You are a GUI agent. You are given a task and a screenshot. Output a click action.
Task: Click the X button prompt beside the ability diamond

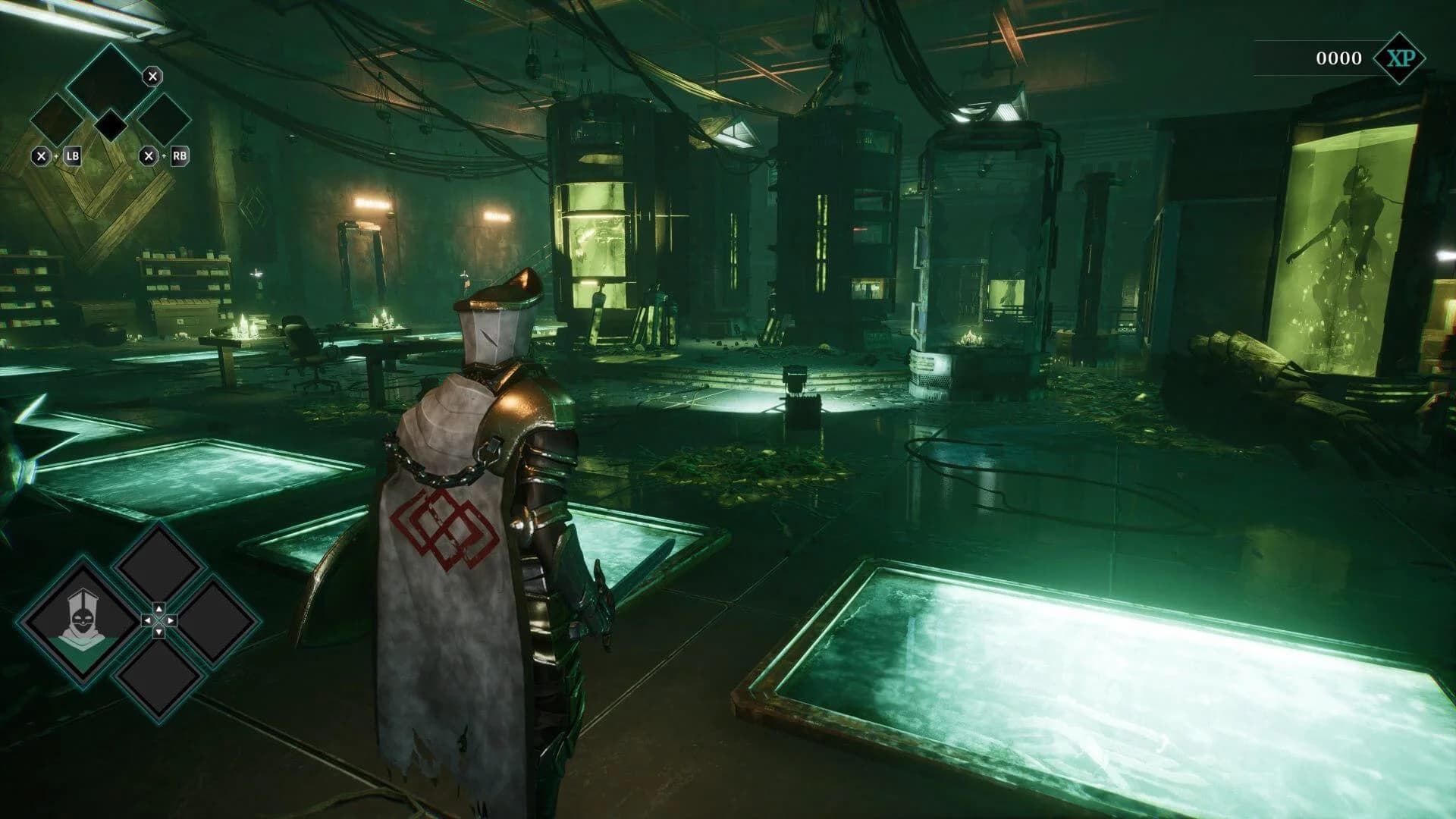coord(152,77)
